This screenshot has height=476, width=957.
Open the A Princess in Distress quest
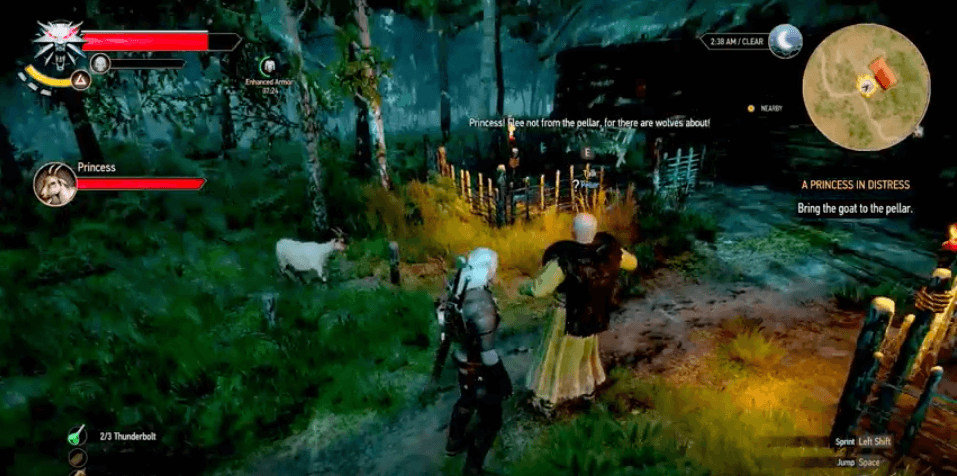855,185
